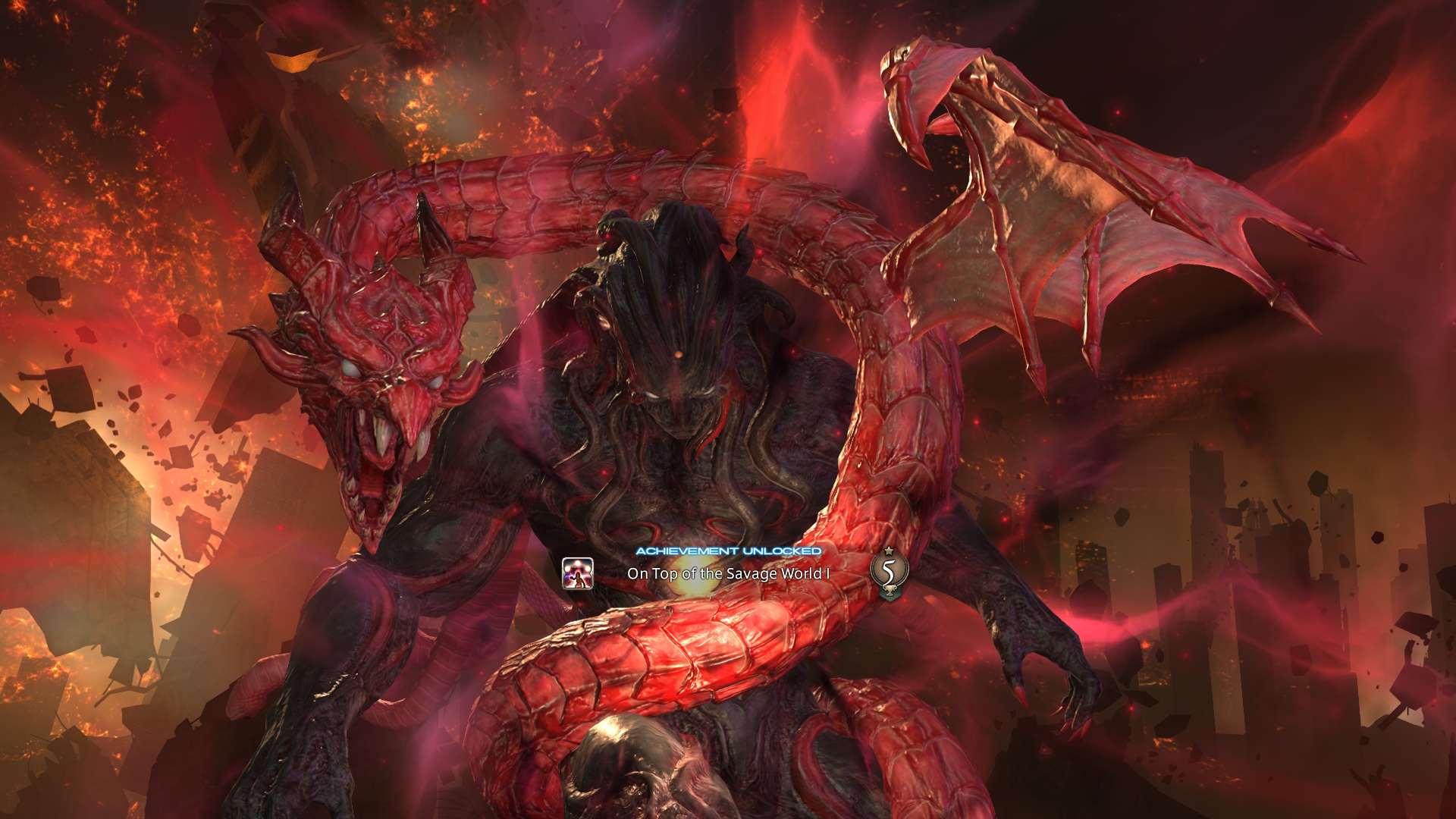Screen dimensions: 1456x819
Task: Click the "On Top of the Savage World I" achievement title
Action: (x=728, y=573)
